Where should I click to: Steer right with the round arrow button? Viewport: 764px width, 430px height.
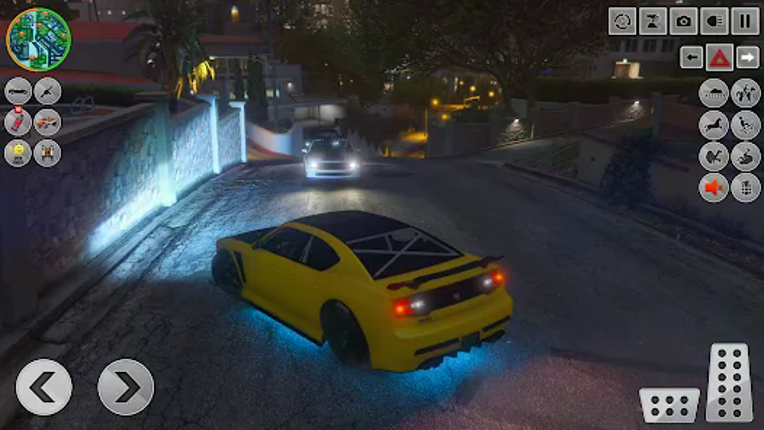pos(126,387)
